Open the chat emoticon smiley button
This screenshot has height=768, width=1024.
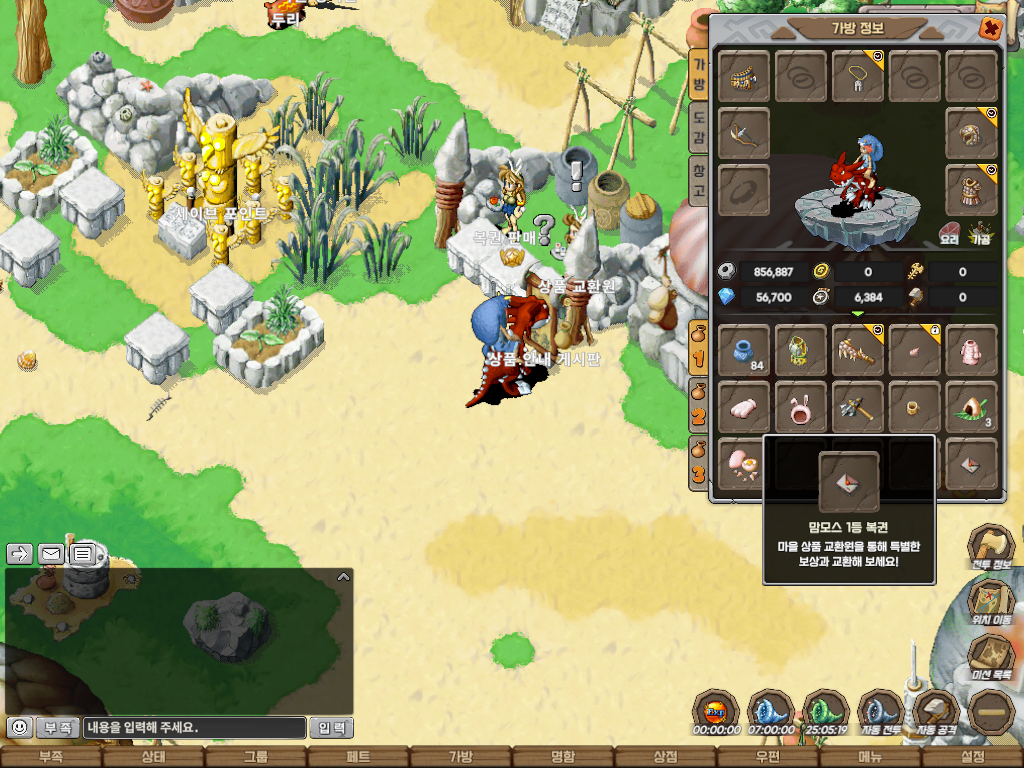(x=18, y=727)
